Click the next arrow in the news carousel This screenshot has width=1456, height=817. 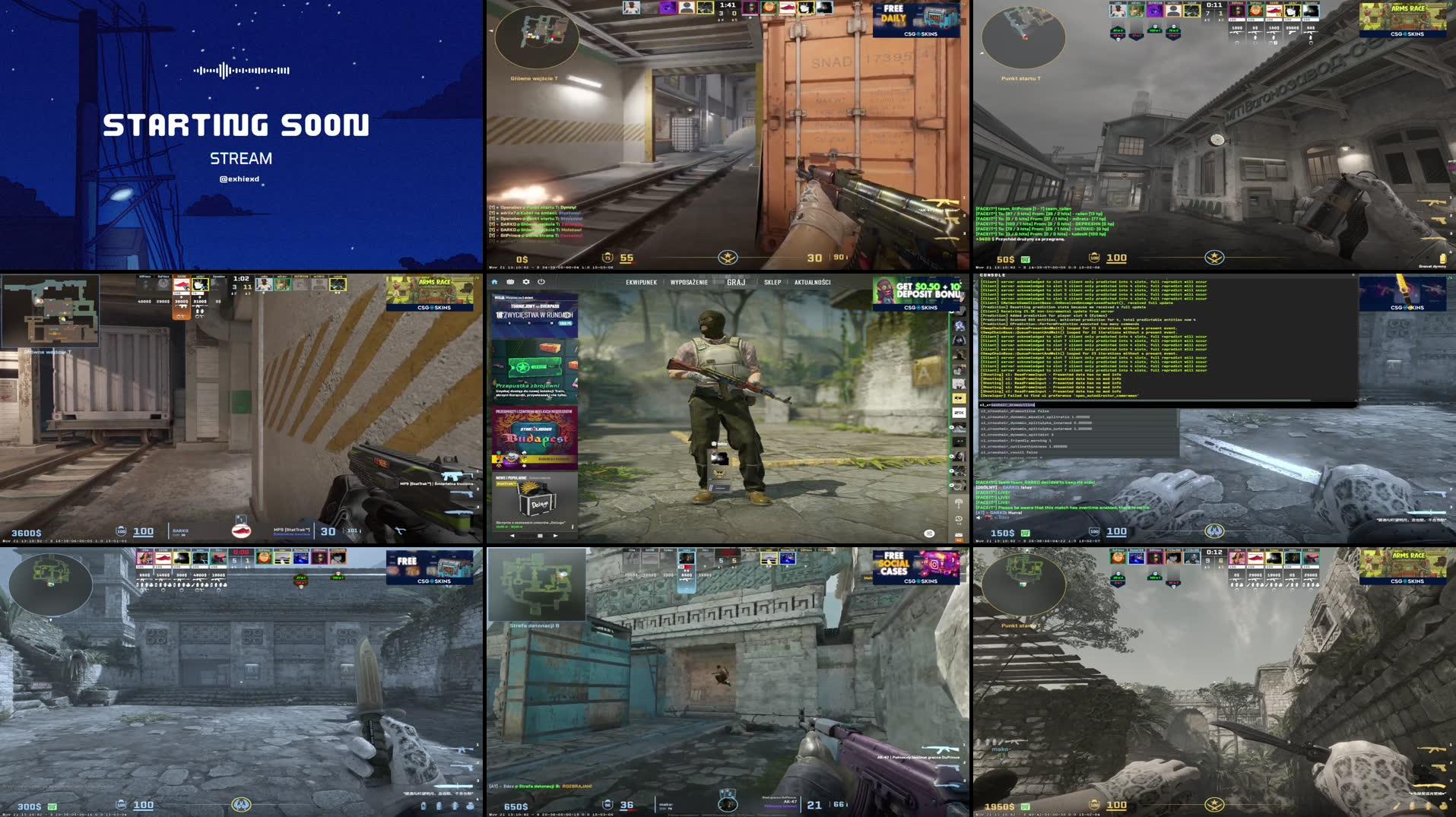point(554,535)
